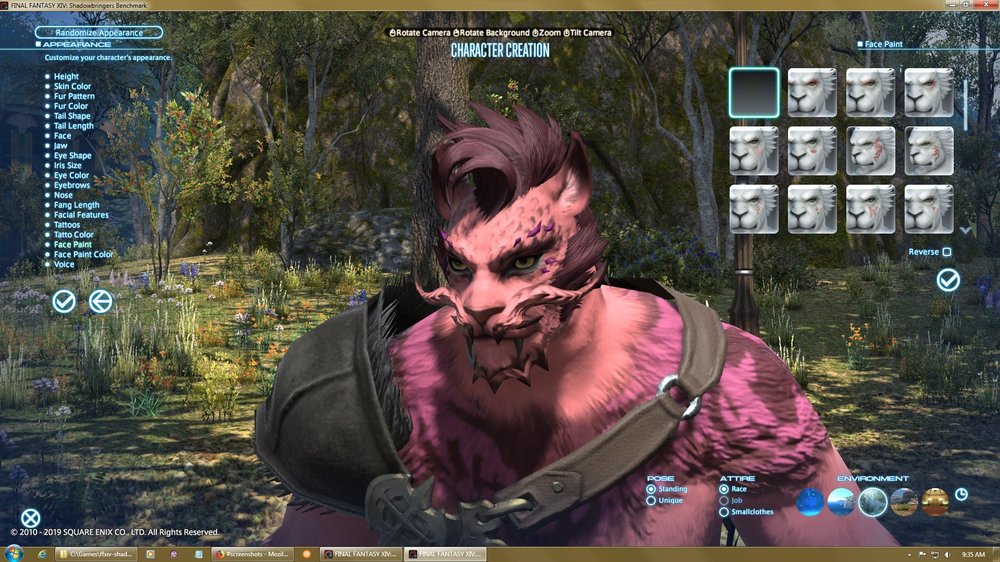Choose the Fur Pattern option
This screenshot has height=562, width=1000.
pyautogui.click(x=74, y=97)
